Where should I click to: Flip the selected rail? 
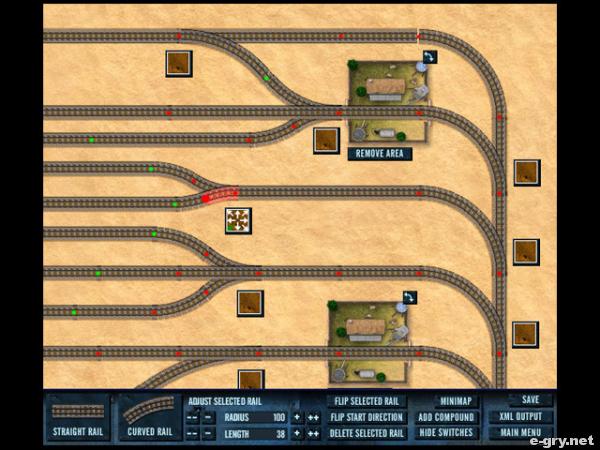(367, 401)
